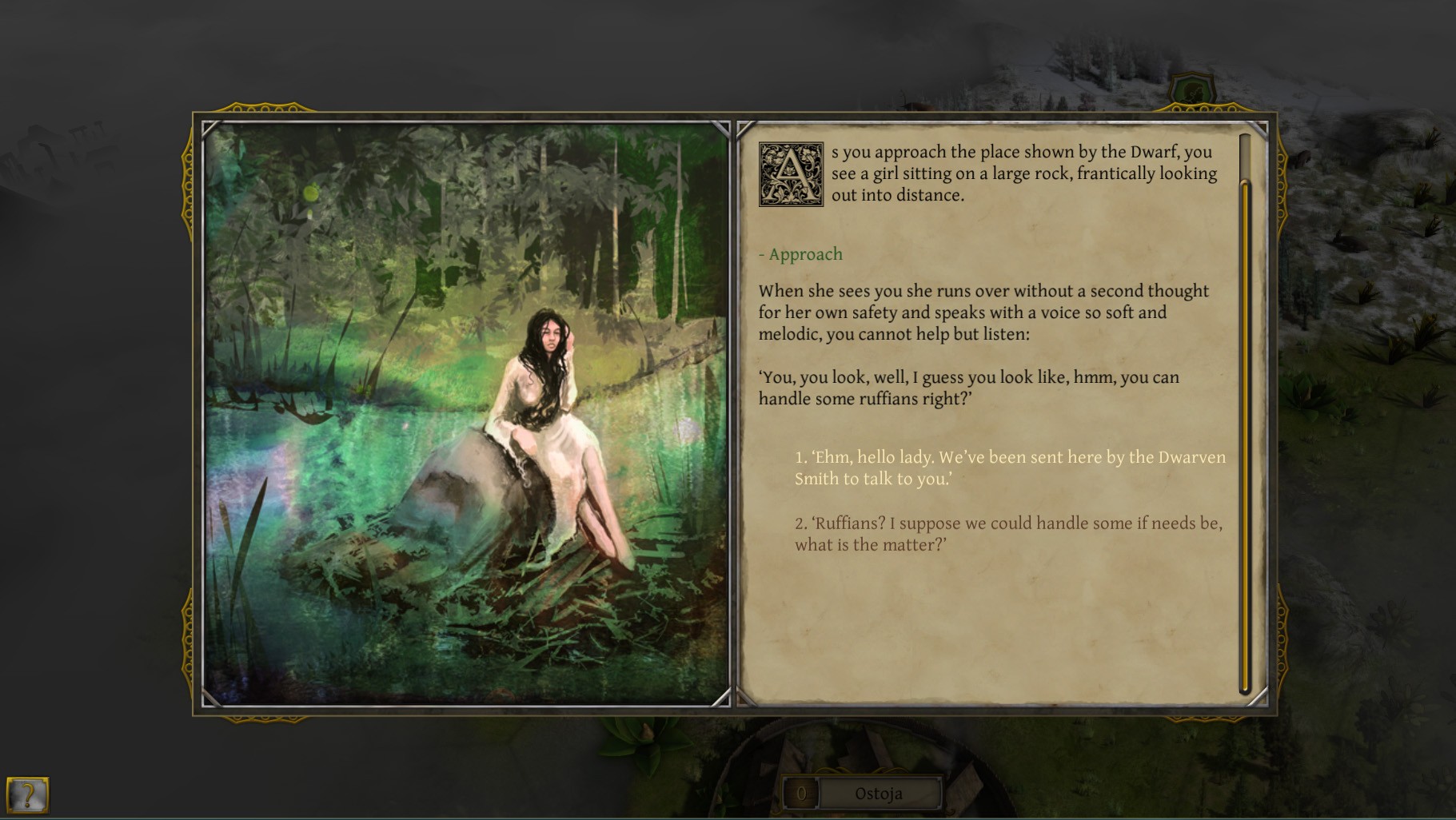
Task: Select the Ostoja village name bar
Action: [x=879, y=794]
